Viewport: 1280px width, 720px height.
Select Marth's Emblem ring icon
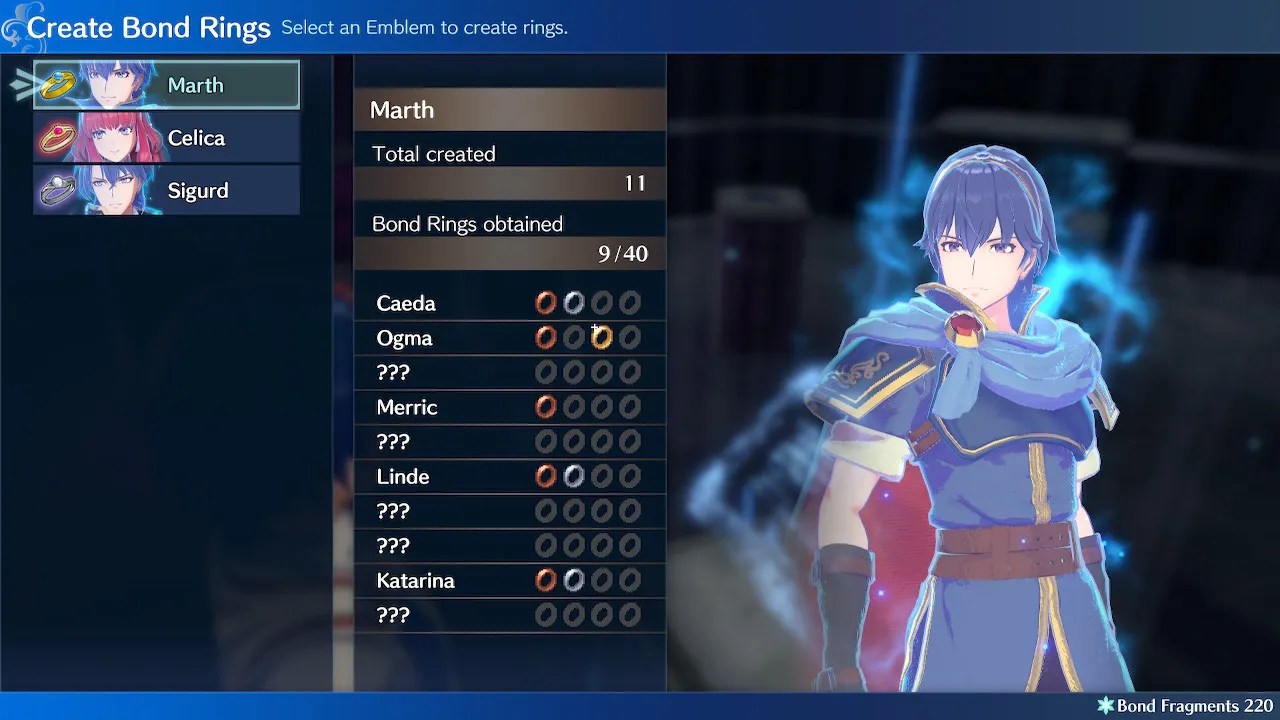57,84
